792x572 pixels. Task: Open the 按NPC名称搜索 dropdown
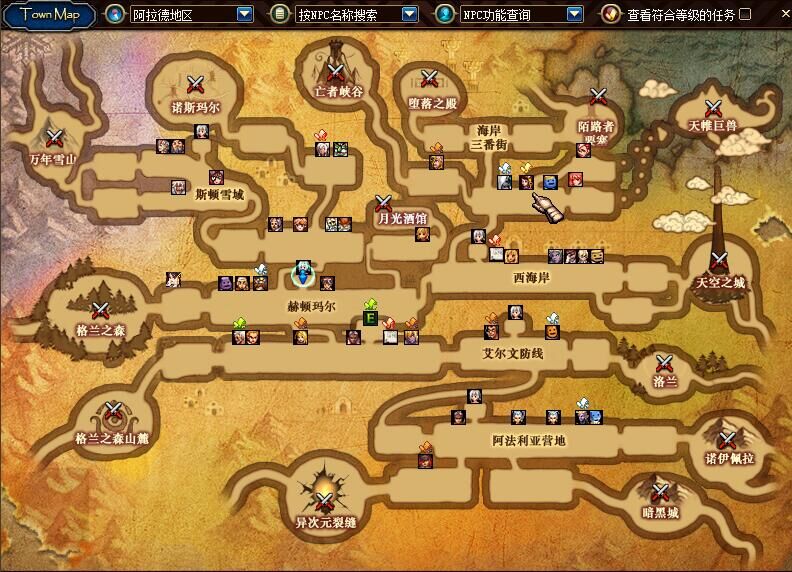click(x=409, y=14)
